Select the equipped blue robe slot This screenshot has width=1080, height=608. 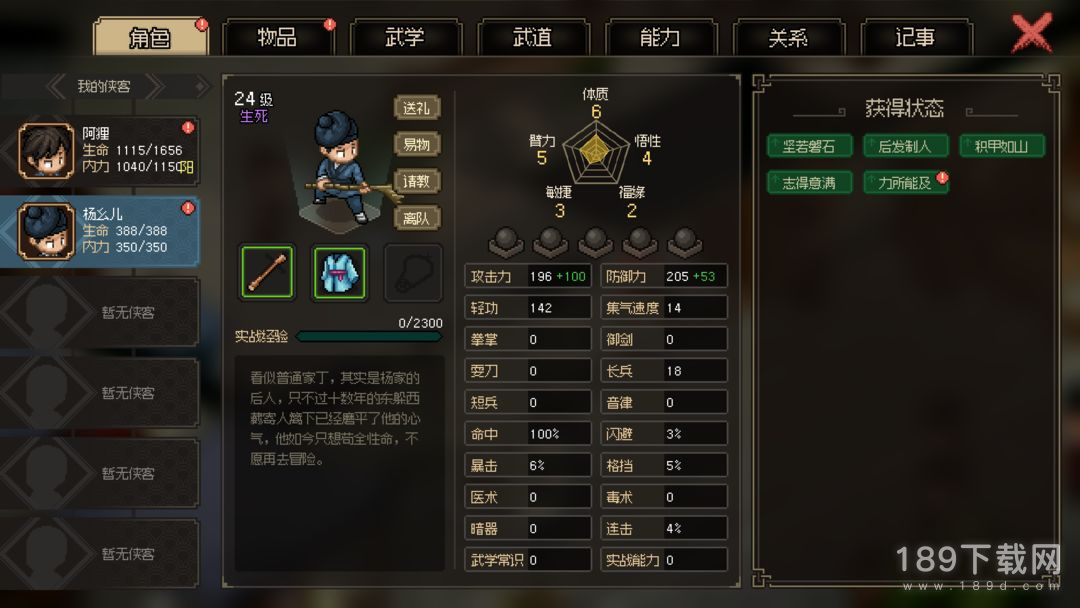pyautogui.click(x=340, y=272)
